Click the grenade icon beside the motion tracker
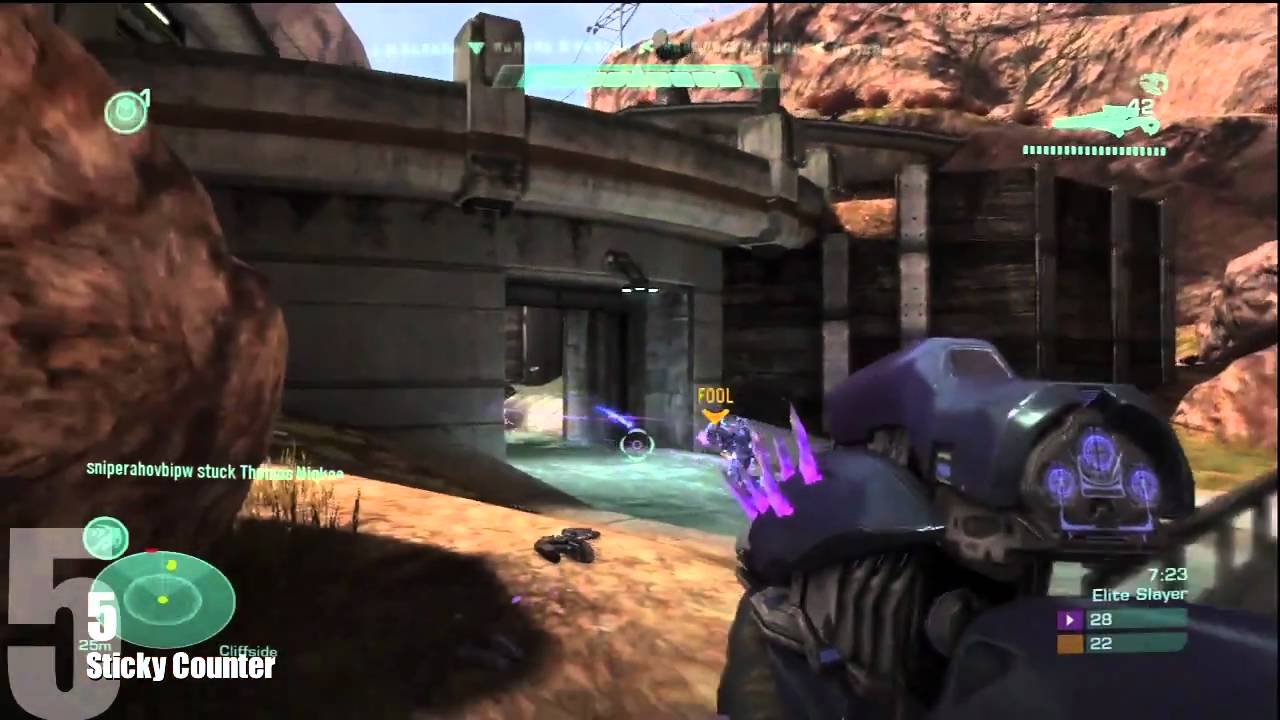 coord(108,539)
